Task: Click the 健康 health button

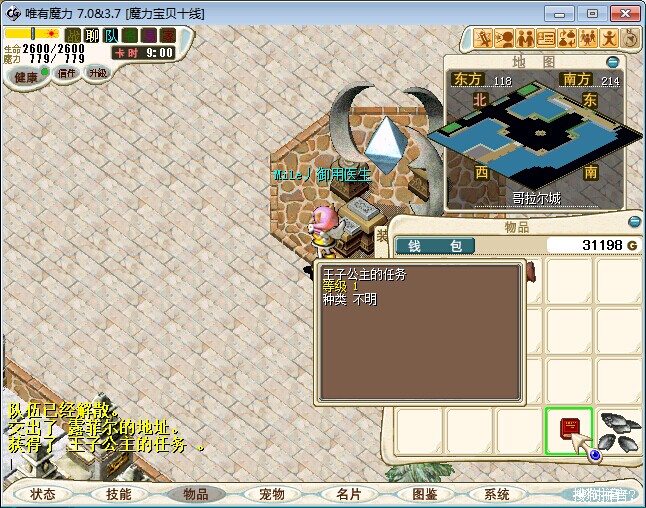Action: pos(26,77)
